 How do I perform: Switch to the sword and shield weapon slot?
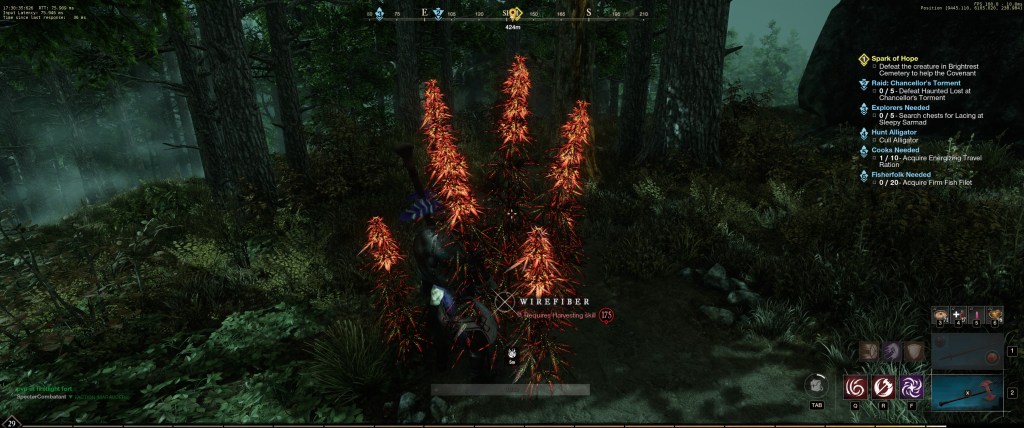[966, 351]
